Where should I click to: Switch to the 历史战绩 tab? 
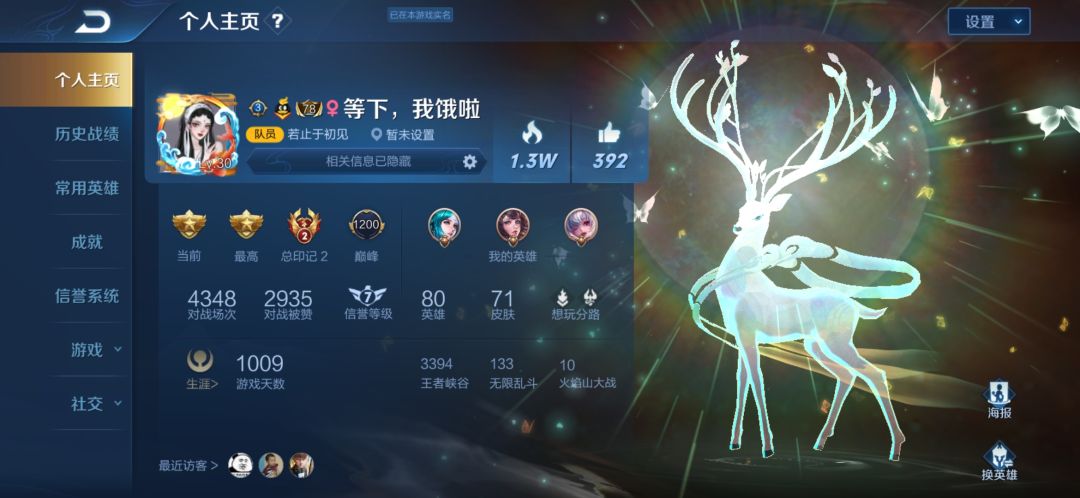click(x=87, y=134)
